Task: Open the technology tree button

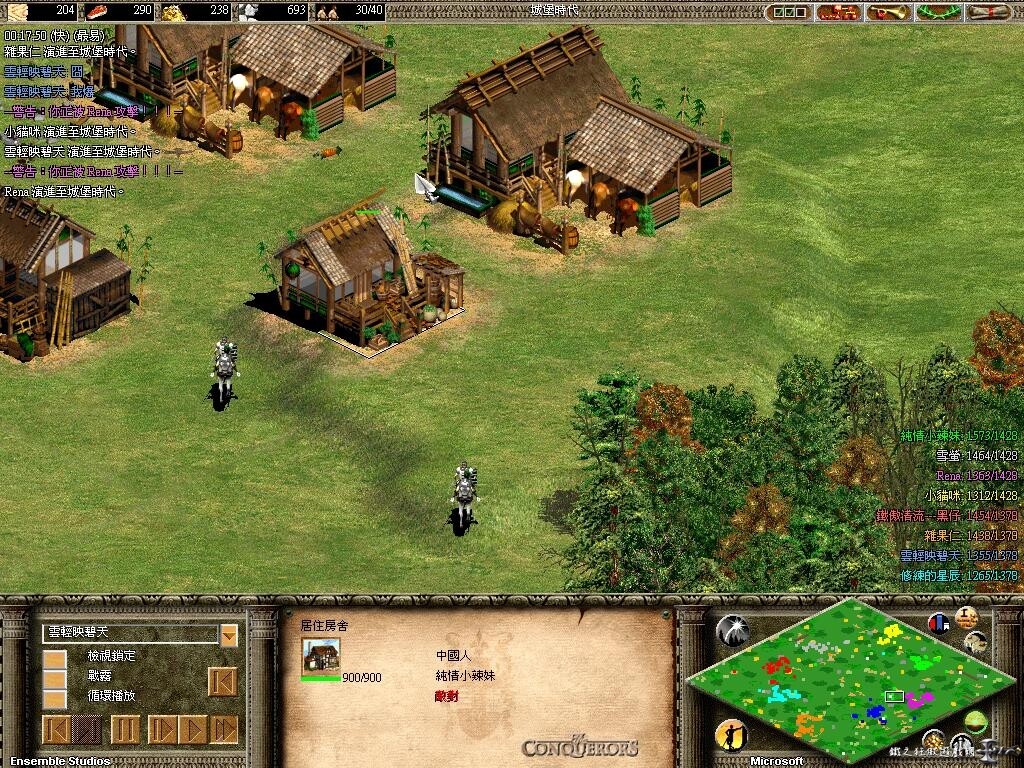Action: pyautogui.click(x=837, y=12)
